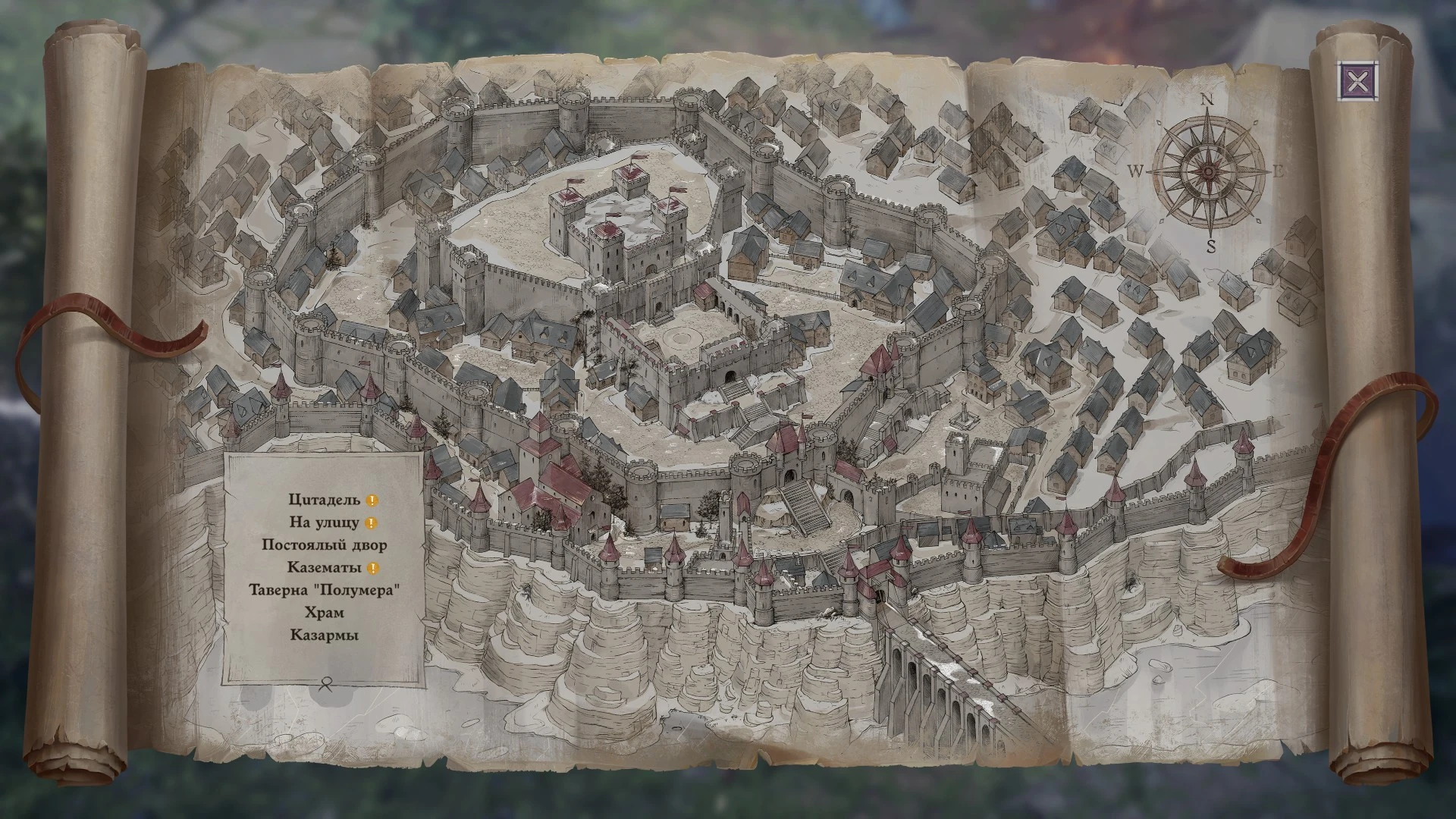Go to Постоялый двор

324,545
